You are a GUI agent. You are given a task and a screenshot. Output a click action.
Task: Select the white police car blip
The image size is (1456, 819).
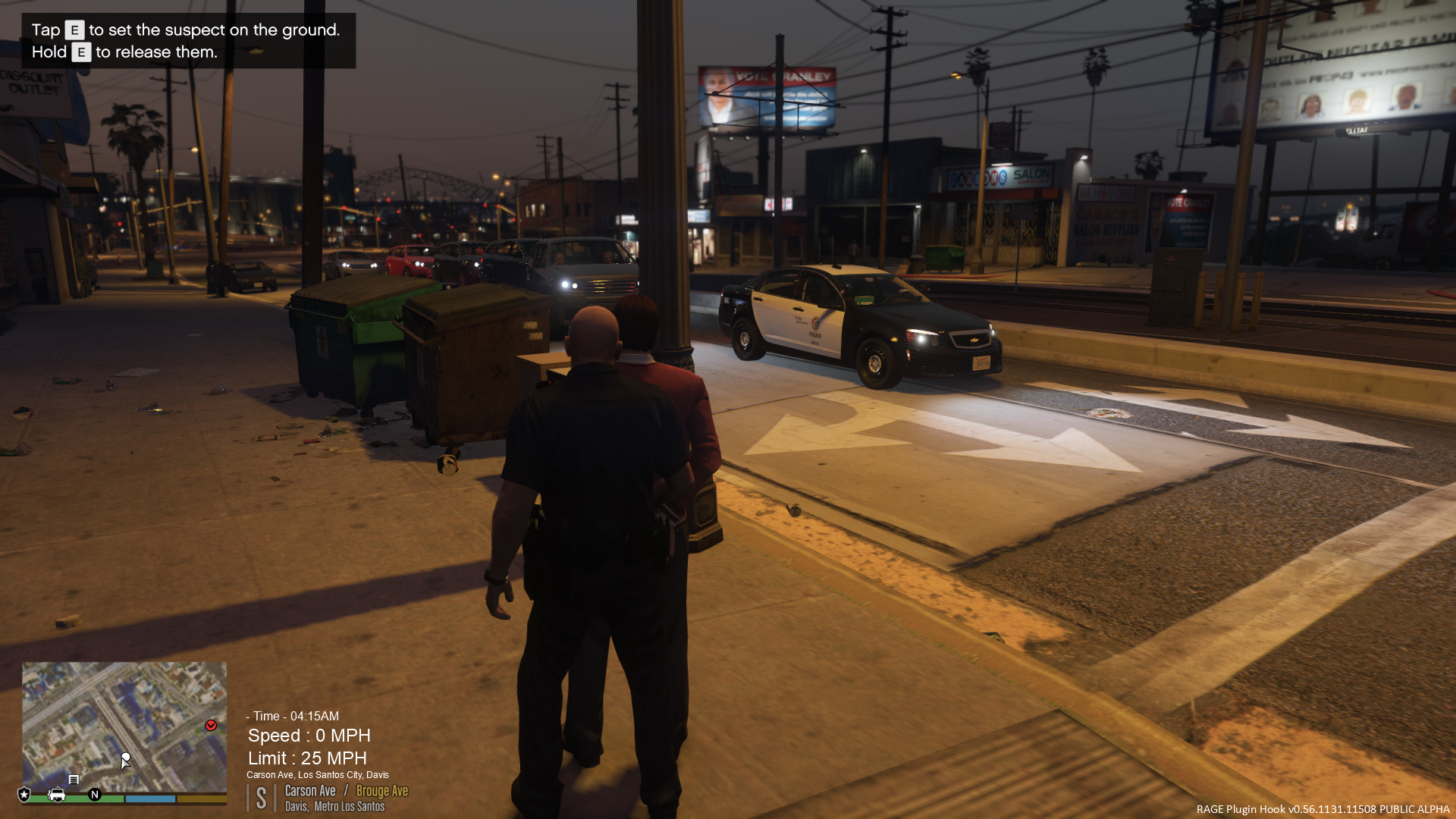tap(56, 795)
